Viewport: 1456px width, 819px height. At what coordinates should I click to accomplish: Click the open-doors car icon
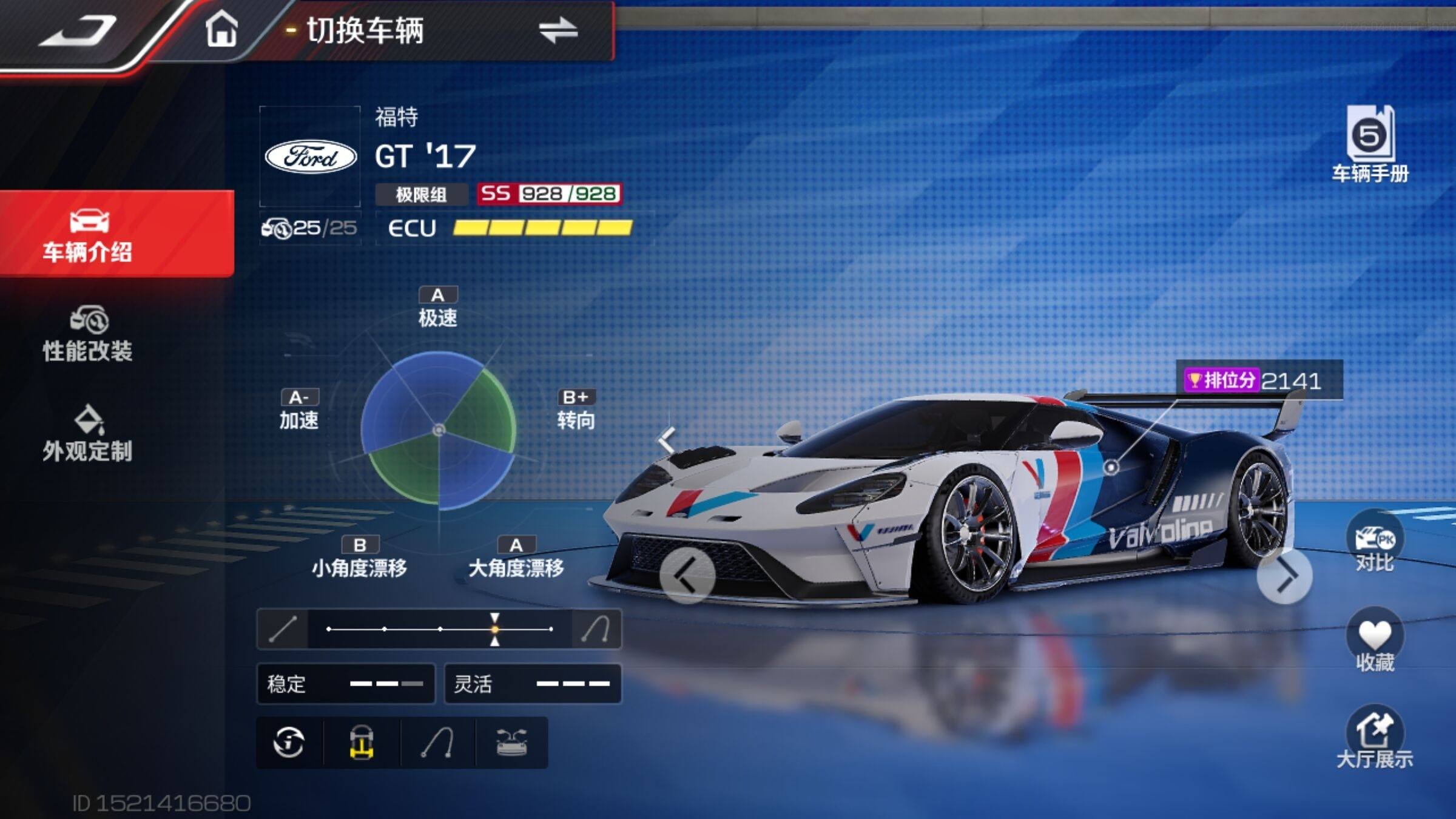coord(512,743)
